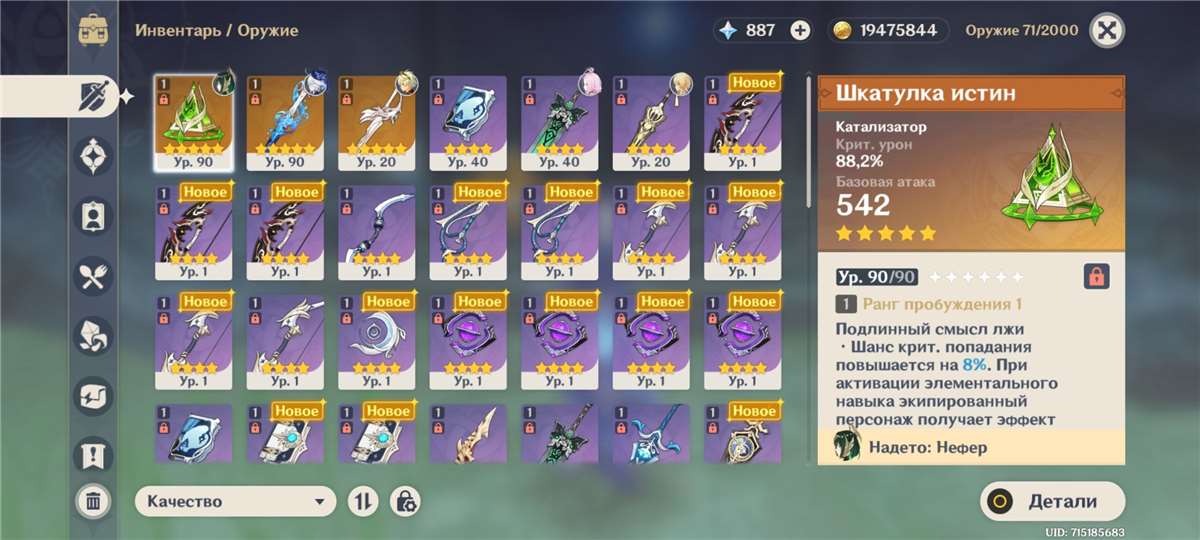The width and height of the screenshot is (1200, 540).
Task: Open the Food tab with fork and spoon
Action: point(93,275)
